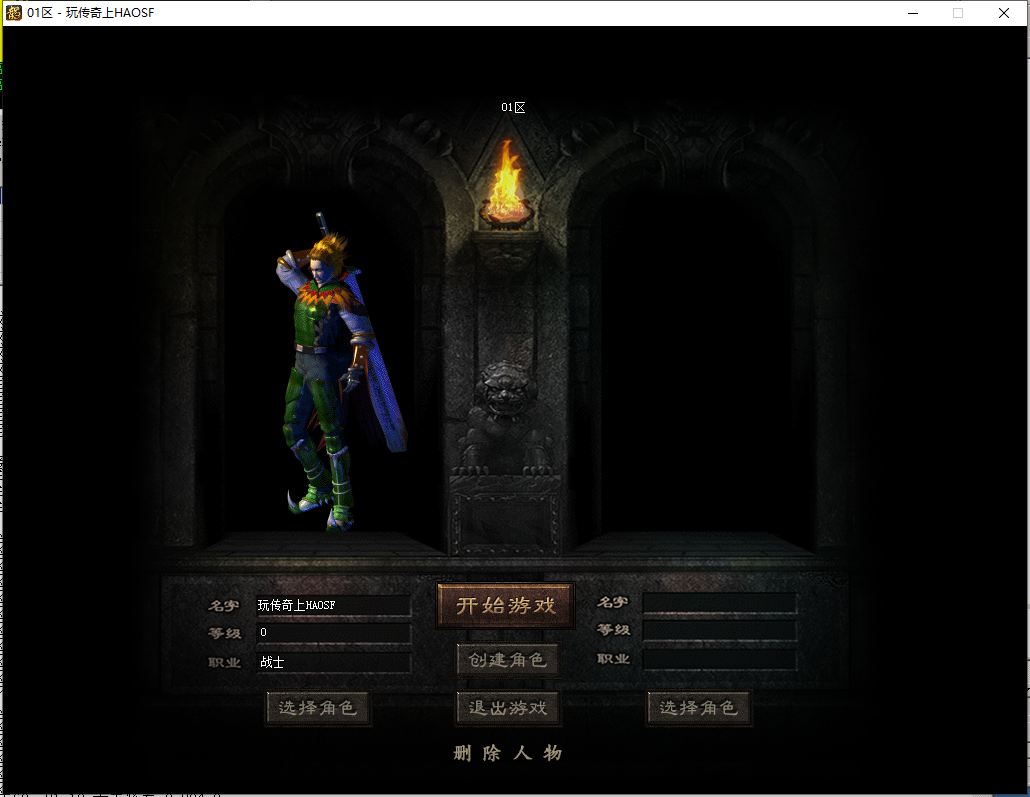Exit via the 退出游戏 button
The image size is (1030, 797).
(508, 708)
